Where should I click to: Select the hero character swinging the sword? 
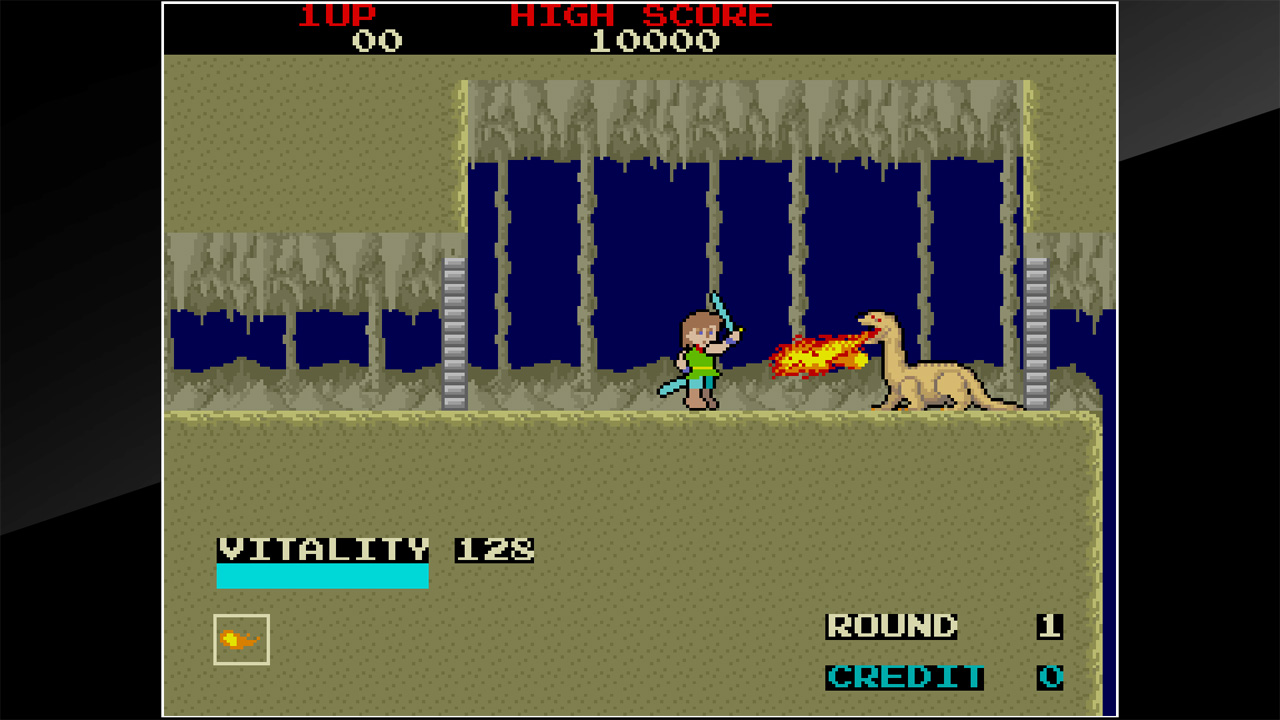(700, 360)
